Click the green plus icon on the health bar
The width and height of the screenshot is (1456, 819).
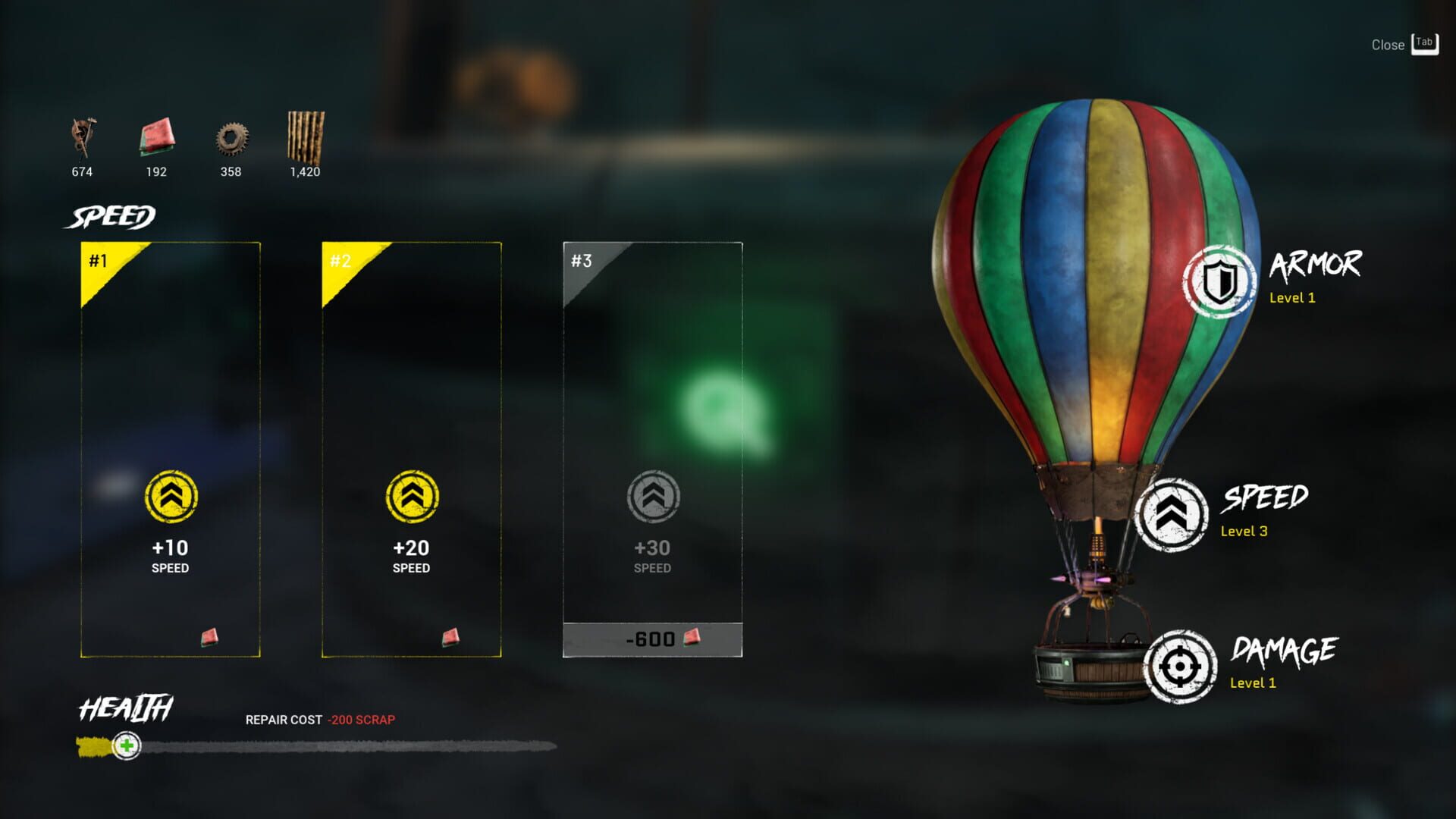coord(126,747)
